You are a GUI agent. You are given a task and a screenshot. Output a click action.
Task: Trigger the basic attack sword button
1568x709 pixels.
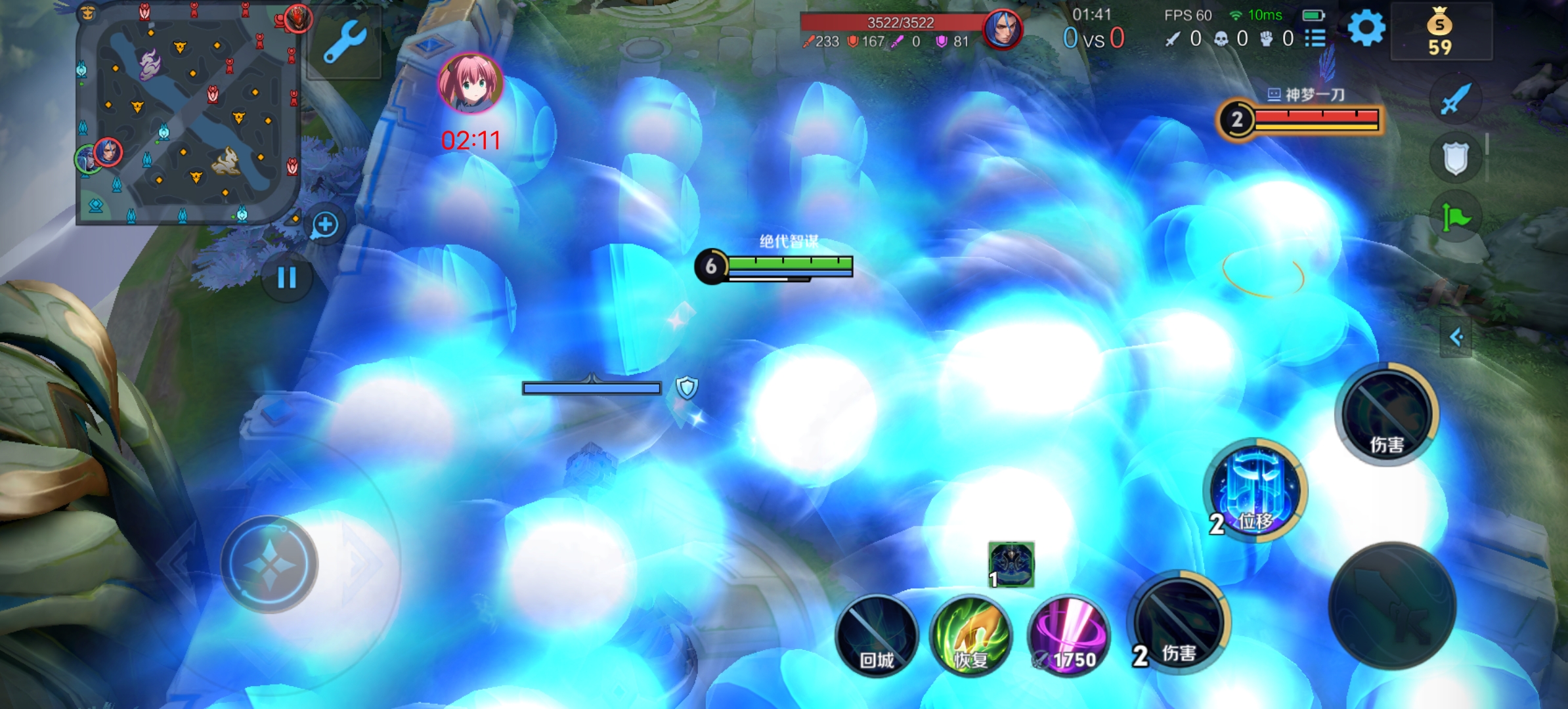pyautogui.click(x=1392, y=605)
